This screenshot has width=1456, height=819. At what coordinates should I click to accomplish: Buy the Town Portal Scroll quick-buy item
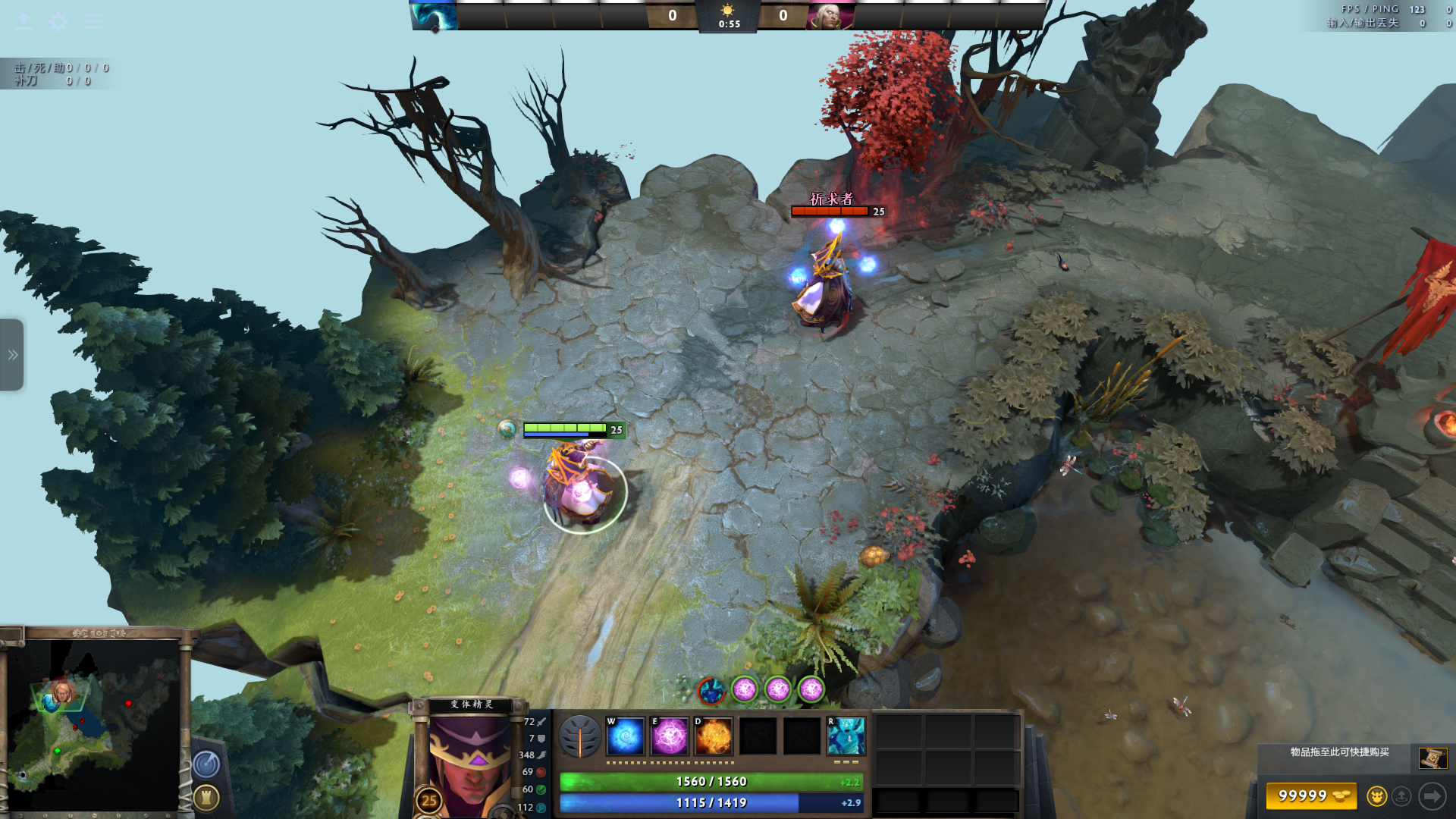tap(1432, 758)
